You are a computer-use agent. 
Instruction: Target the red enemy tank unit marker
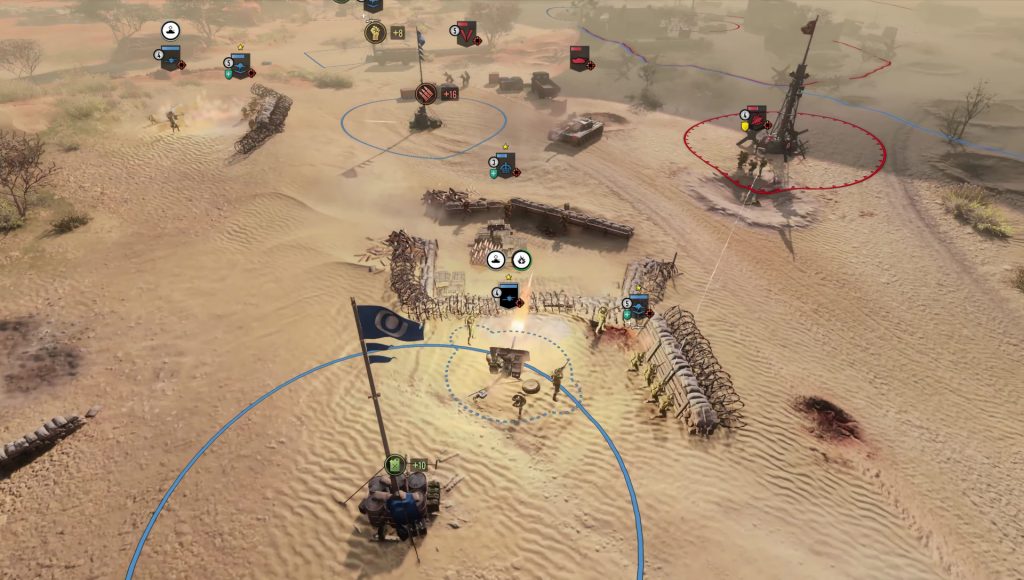point(579,58)
